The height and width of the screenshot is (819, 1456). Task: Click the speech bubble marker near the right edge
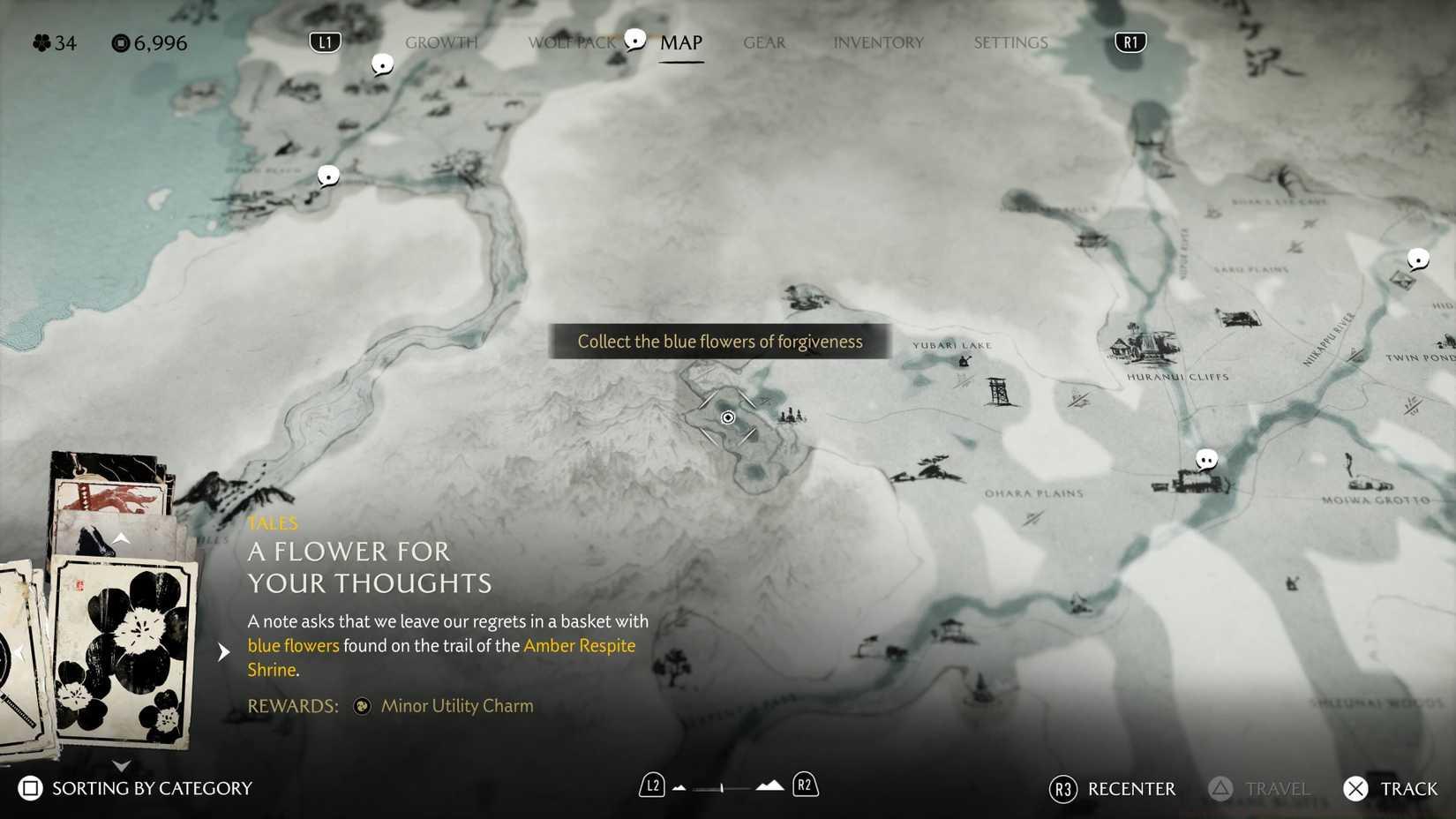1420,260
